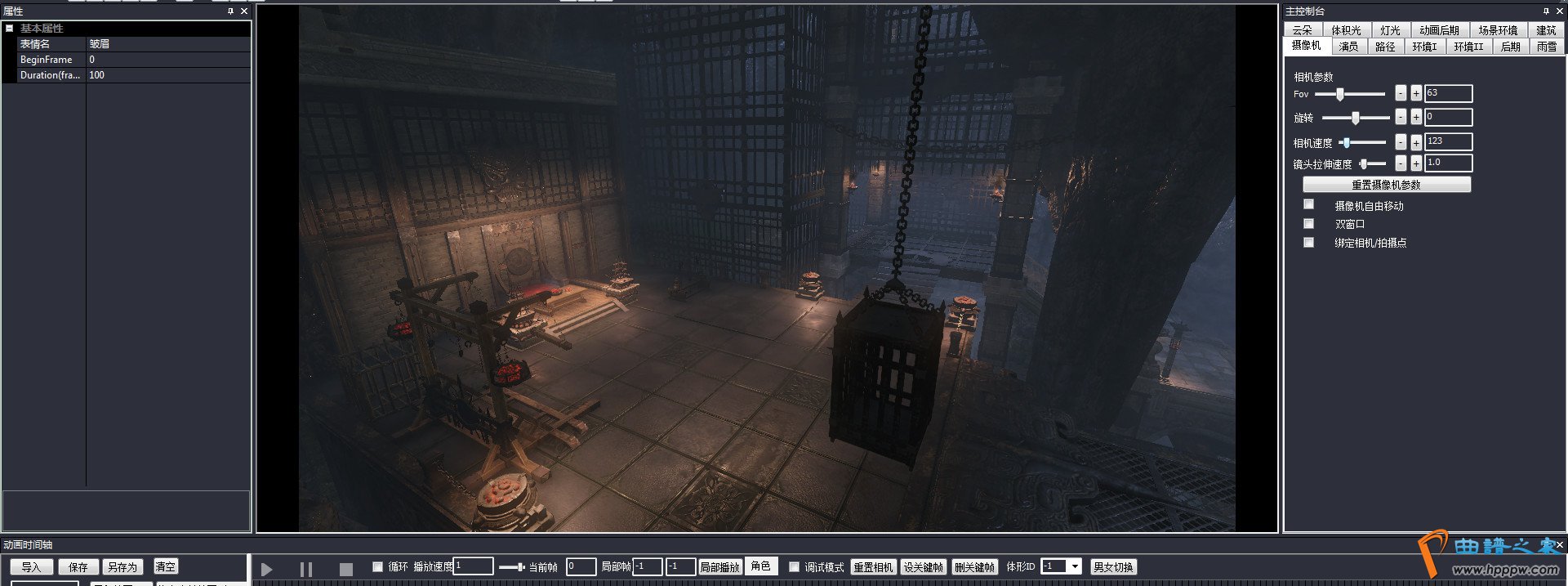Viewport: 1568px width, 586px height.
Task: Increase Fov with its plus button
Action: [x=1416, y=93]
